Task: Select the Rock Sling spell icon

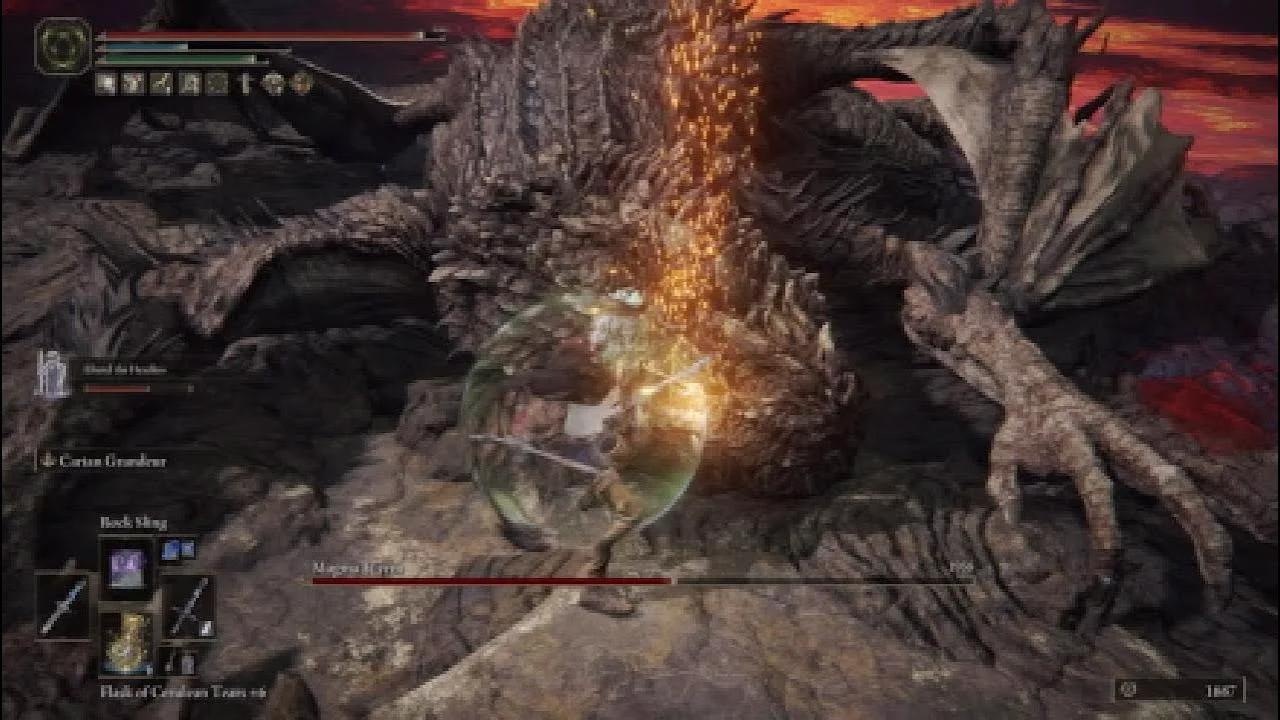Action: 129,568
